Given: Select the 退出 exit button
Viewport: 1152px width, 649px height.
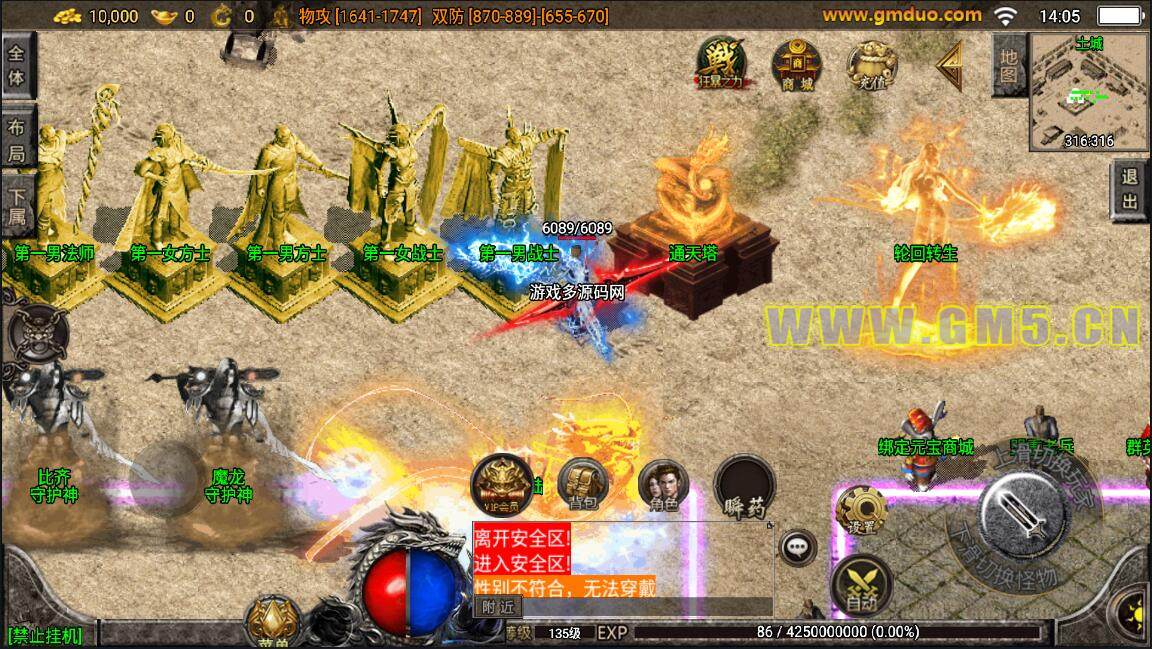Looking at the screenshot, I should [1131, 189].
